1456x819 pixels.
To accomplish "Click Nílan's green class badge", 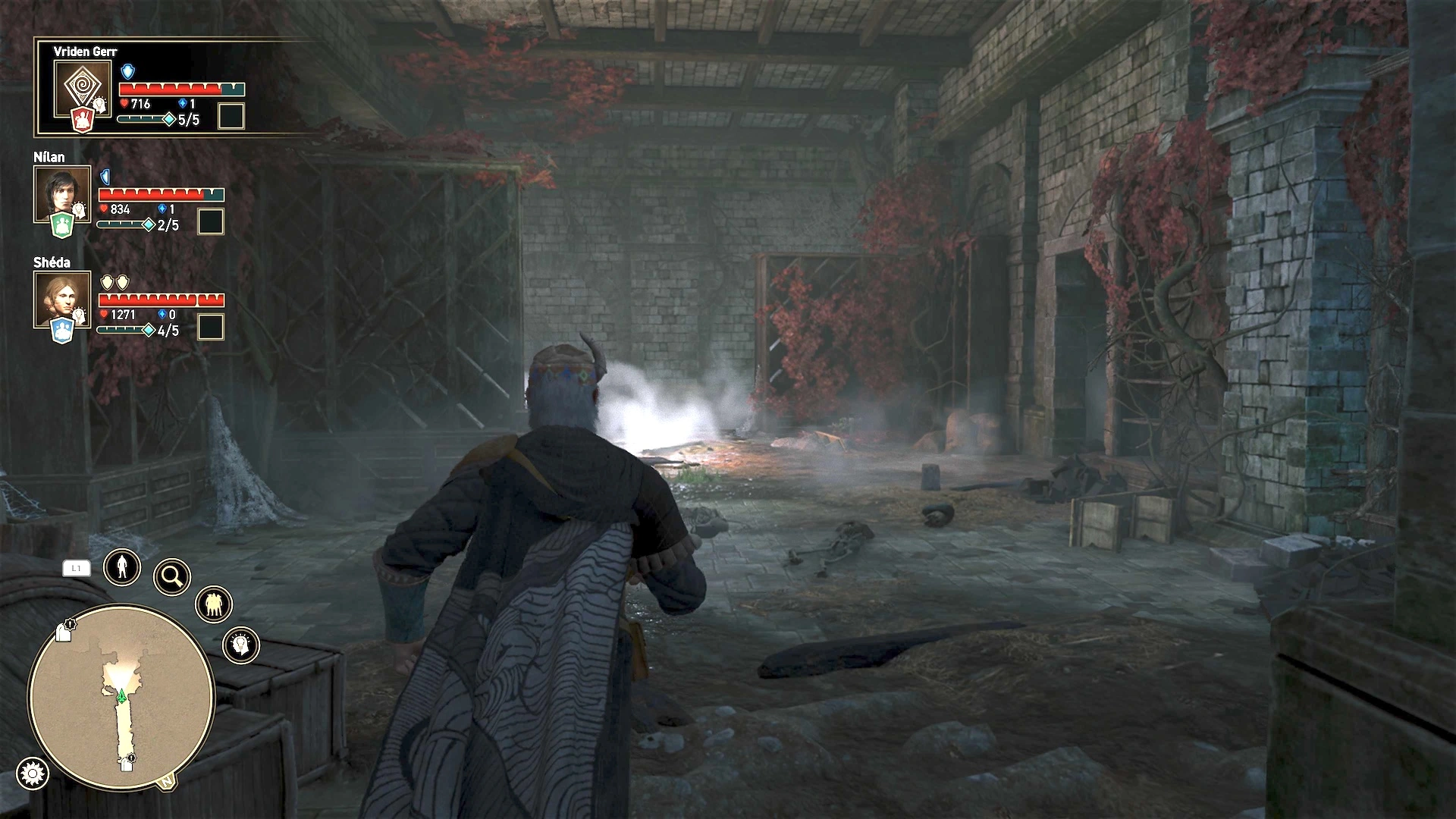I will pos(62,225).
